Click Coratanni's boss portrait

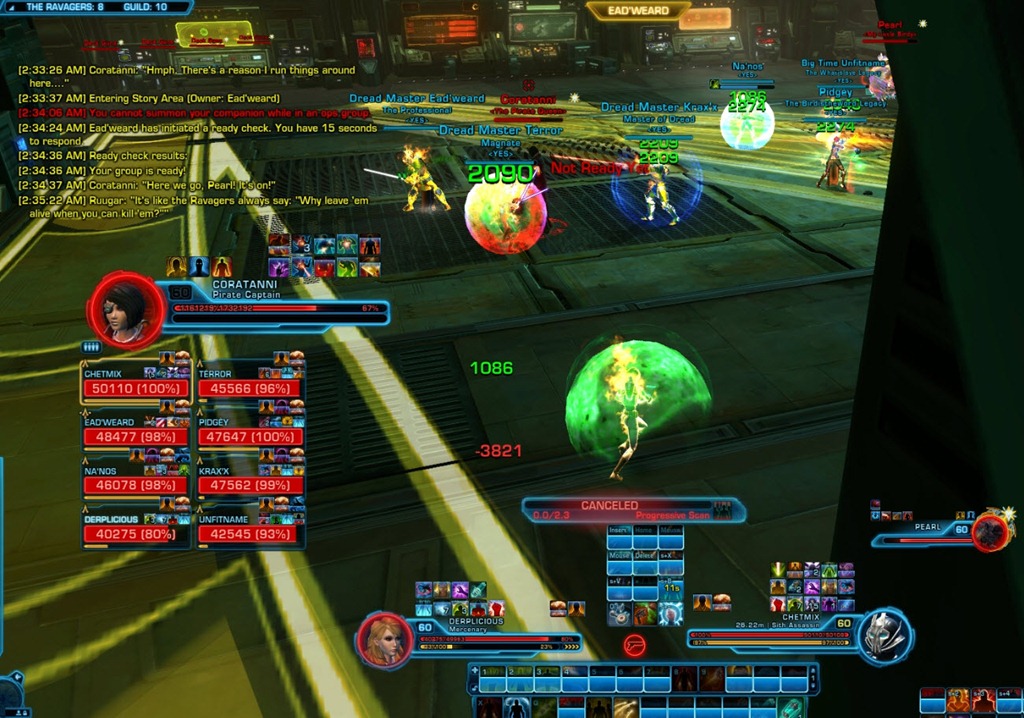tap(122, 308)
